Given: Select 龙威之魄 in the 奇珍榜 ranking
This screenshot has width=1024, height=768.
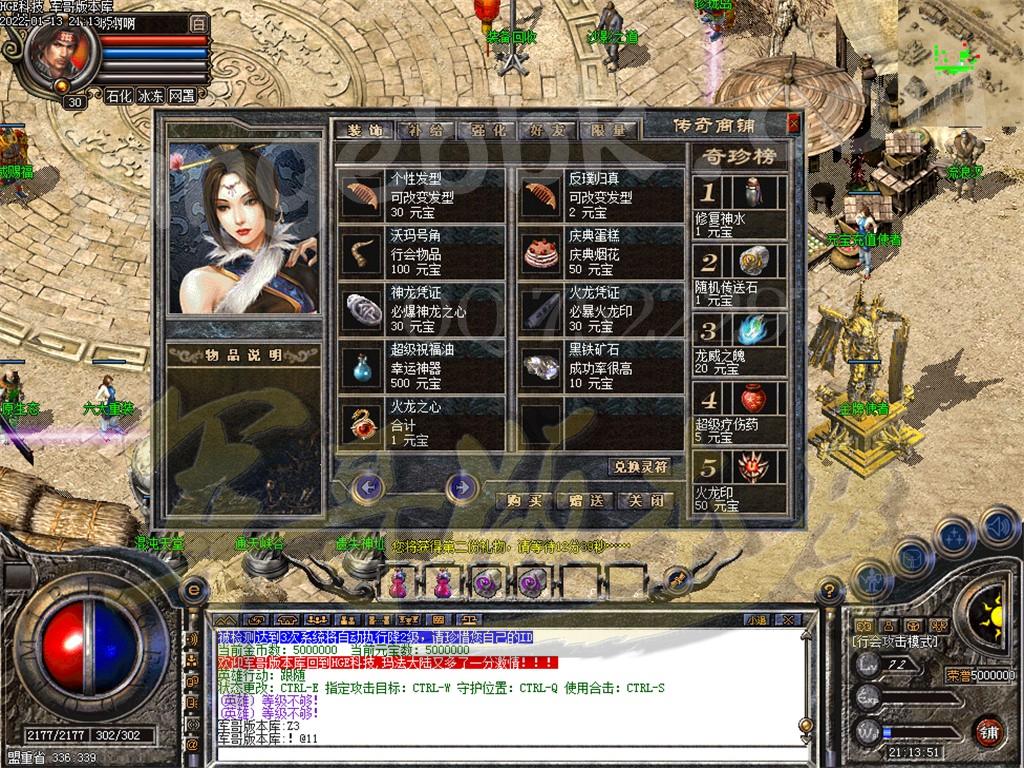Looking at the screenshot, I should [x=740, y=343].
